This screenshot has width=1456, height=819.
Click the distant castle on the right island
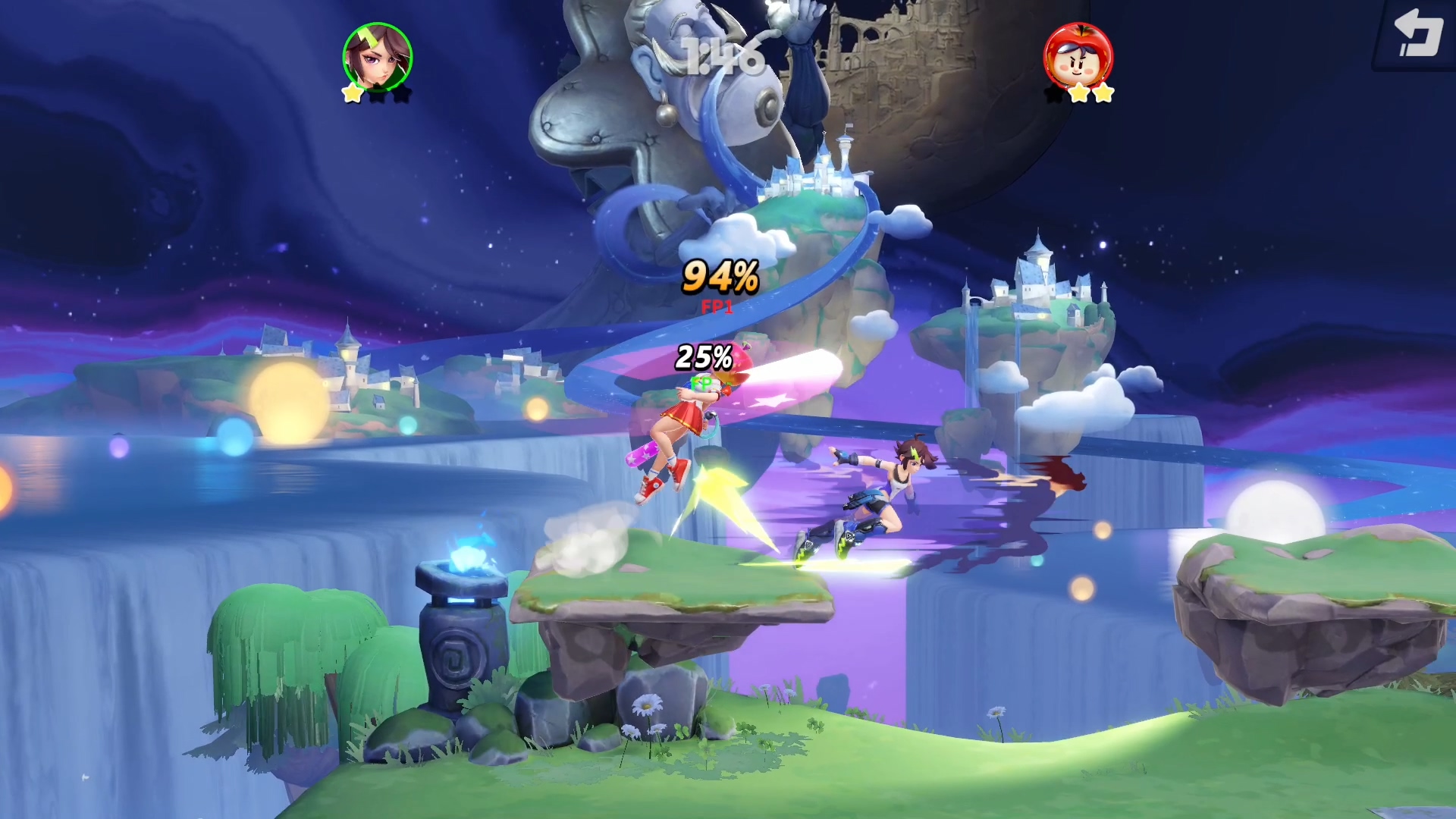tap(1039, 281)
